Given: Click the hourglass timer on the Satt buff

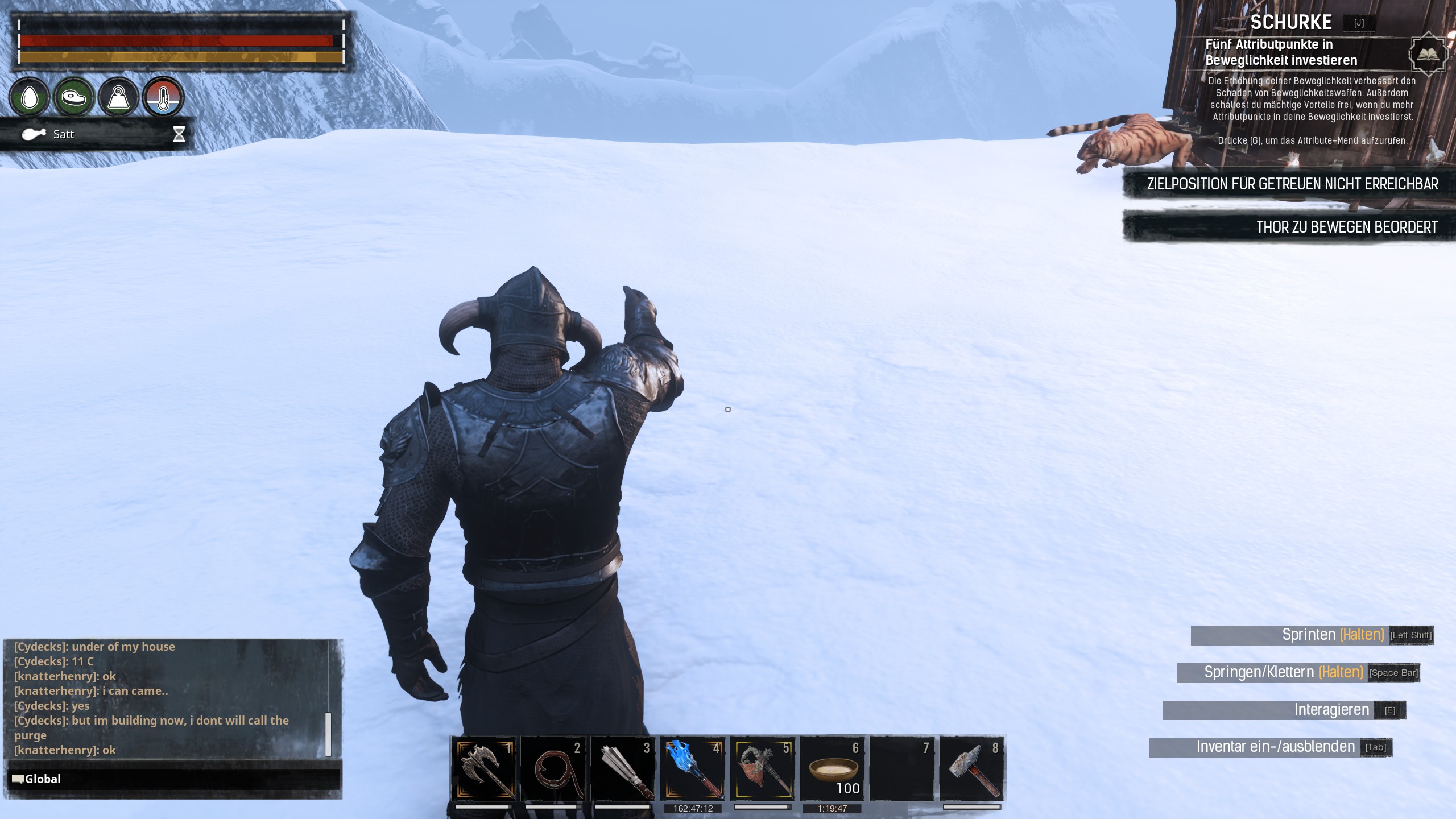Looking at the screenshot, I should click(179, 134).
